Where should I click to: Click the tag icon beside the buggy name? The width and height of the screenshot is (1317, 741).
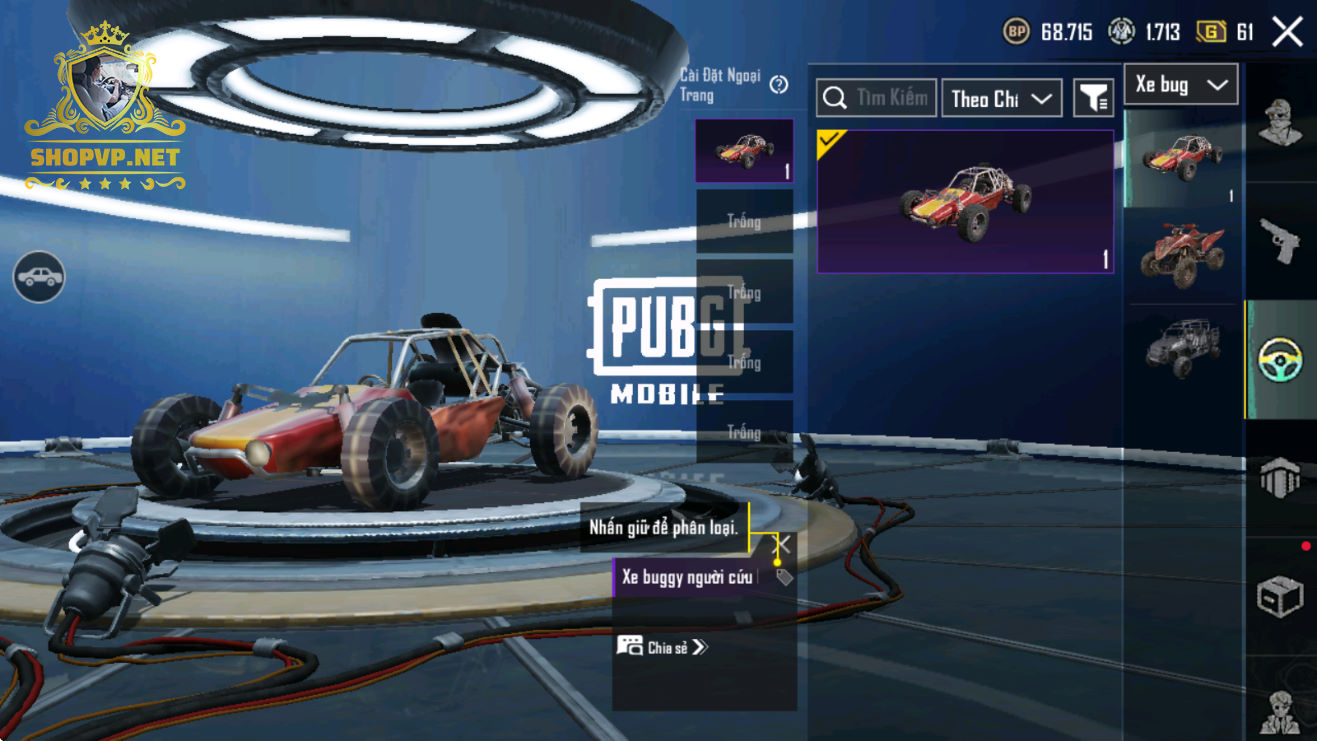coord(784,577)
